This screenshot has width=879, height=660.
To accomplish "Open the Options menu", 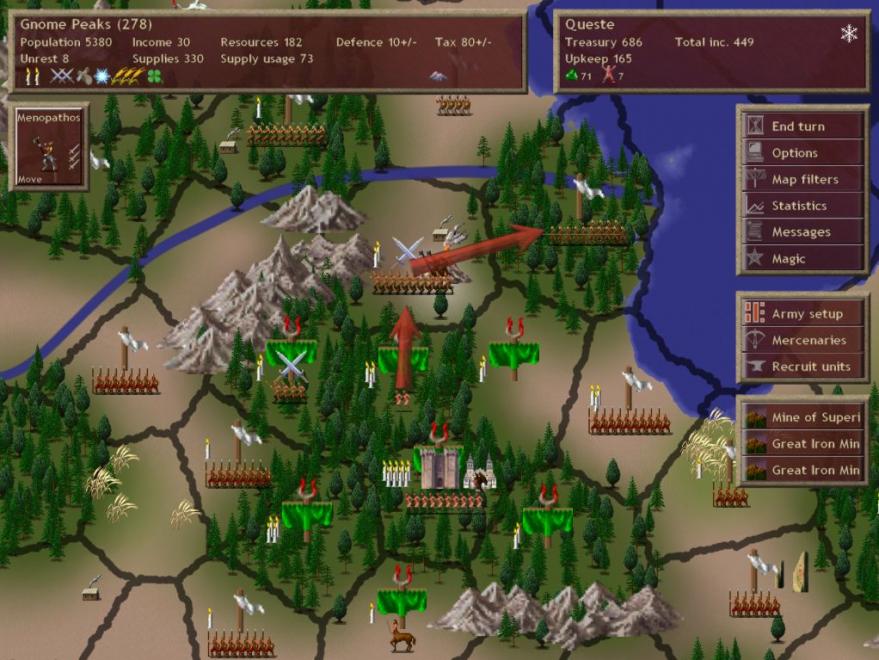I will tap(803, 153).
